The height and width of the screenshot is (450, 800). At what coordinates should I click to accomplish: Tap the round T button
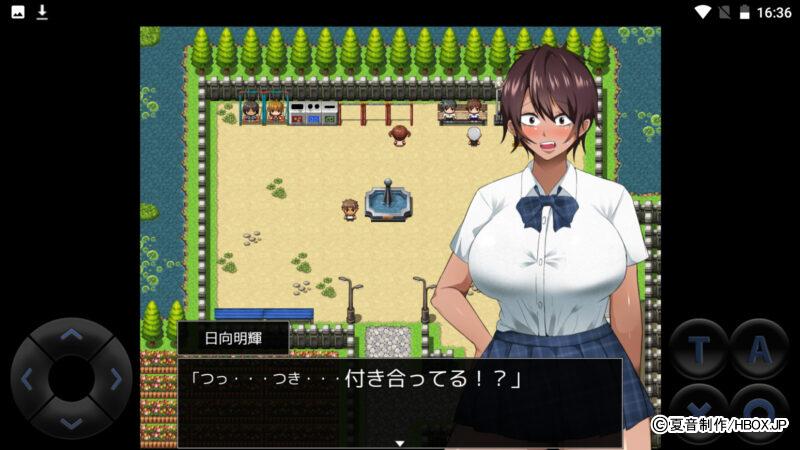698,349
